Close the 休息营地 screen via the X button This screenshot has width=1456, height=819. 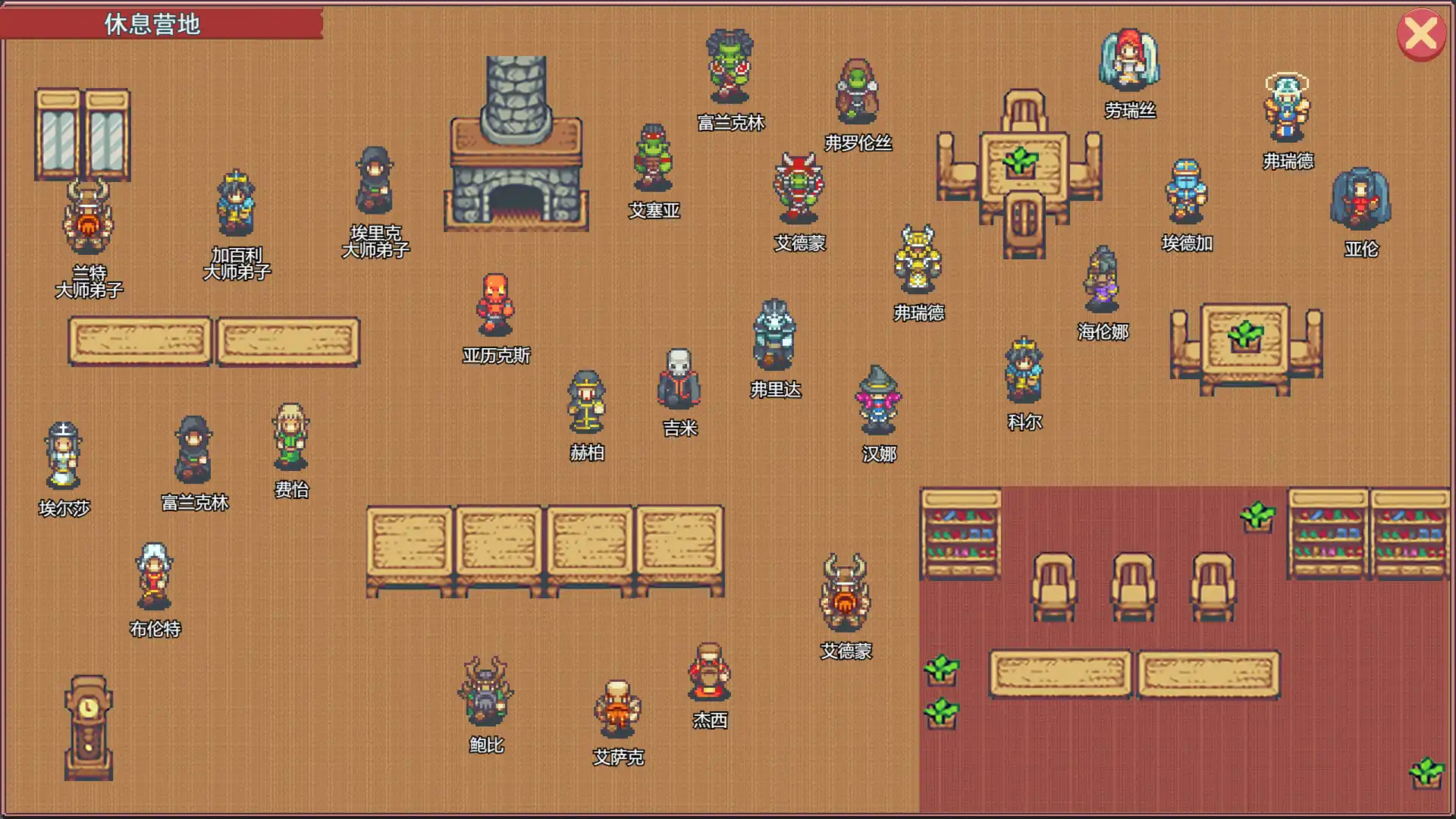tap(1420, 33)
